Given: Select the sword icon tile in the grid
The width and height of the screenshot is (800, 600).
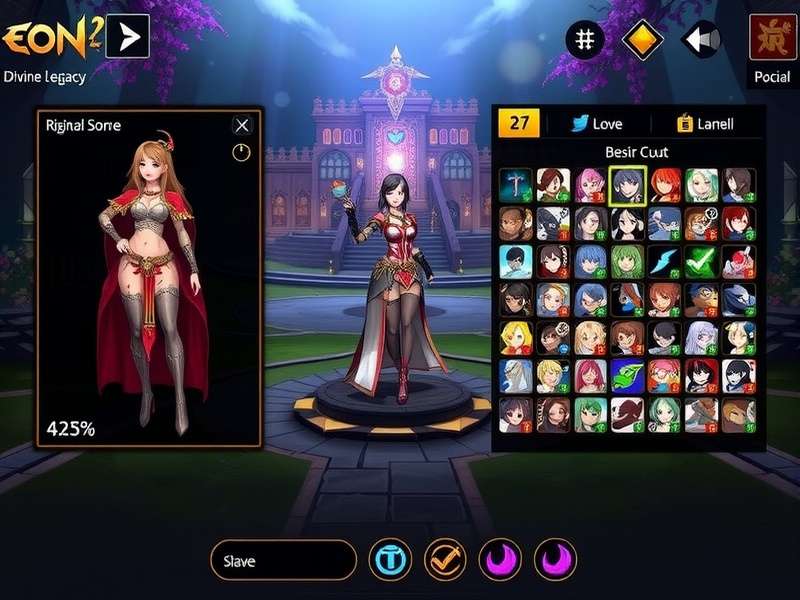Looking at the screenshot, I should coord(516,185).
